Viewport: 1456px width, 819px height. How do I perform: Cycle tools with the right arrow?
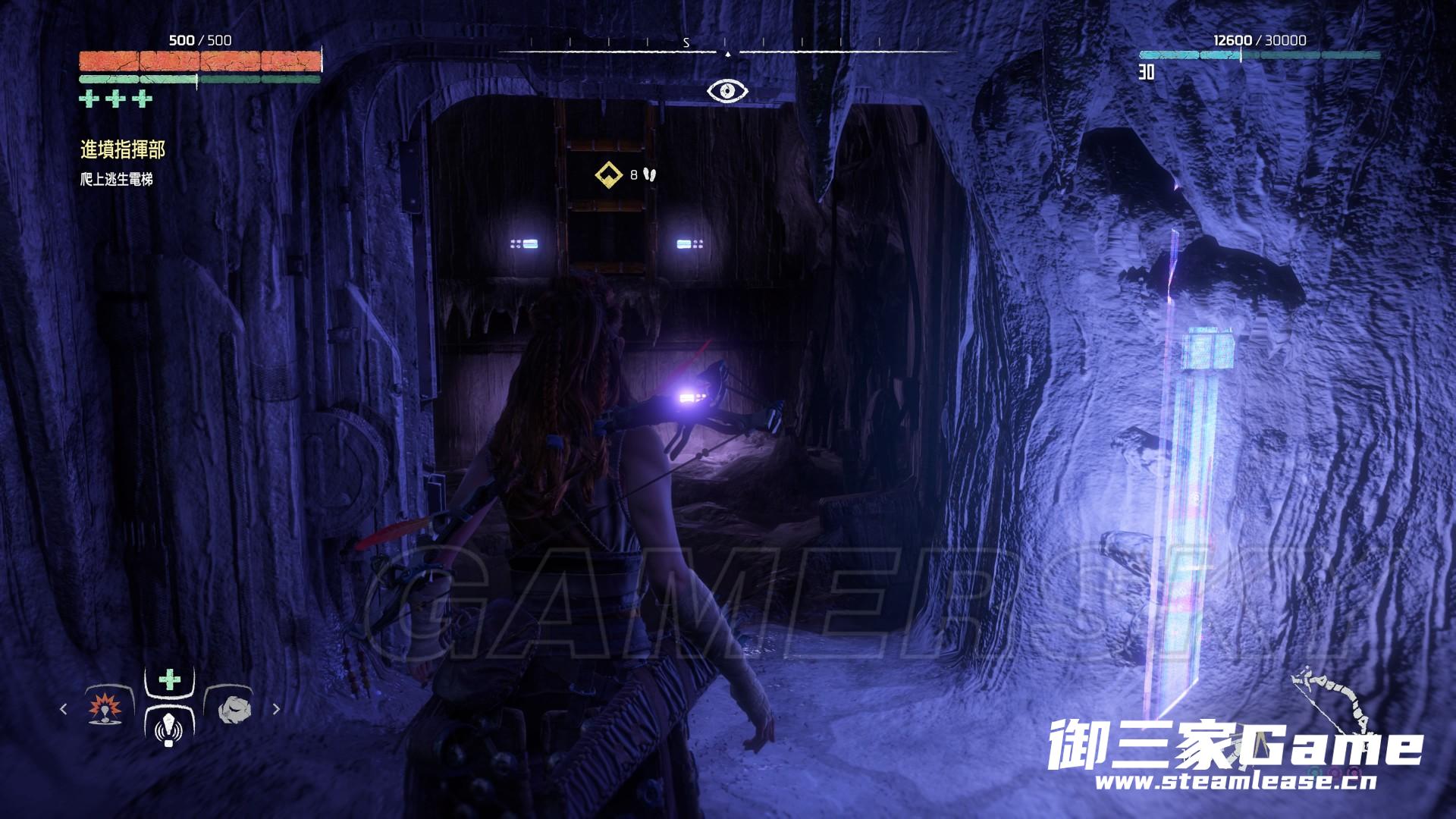coord(276,709)
